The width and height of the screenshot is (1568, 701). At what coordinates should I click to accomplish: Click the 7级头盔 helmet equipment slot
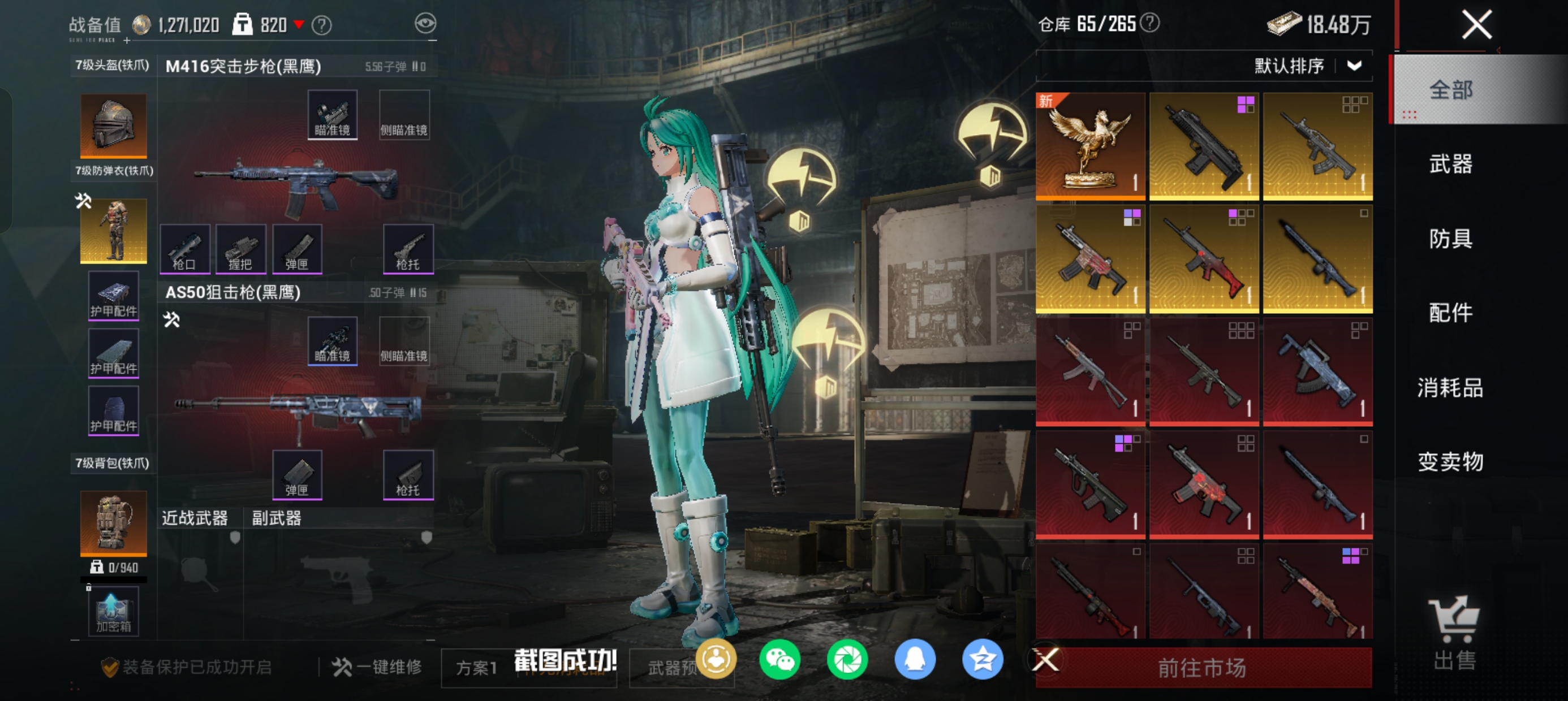tap(113, 126)
